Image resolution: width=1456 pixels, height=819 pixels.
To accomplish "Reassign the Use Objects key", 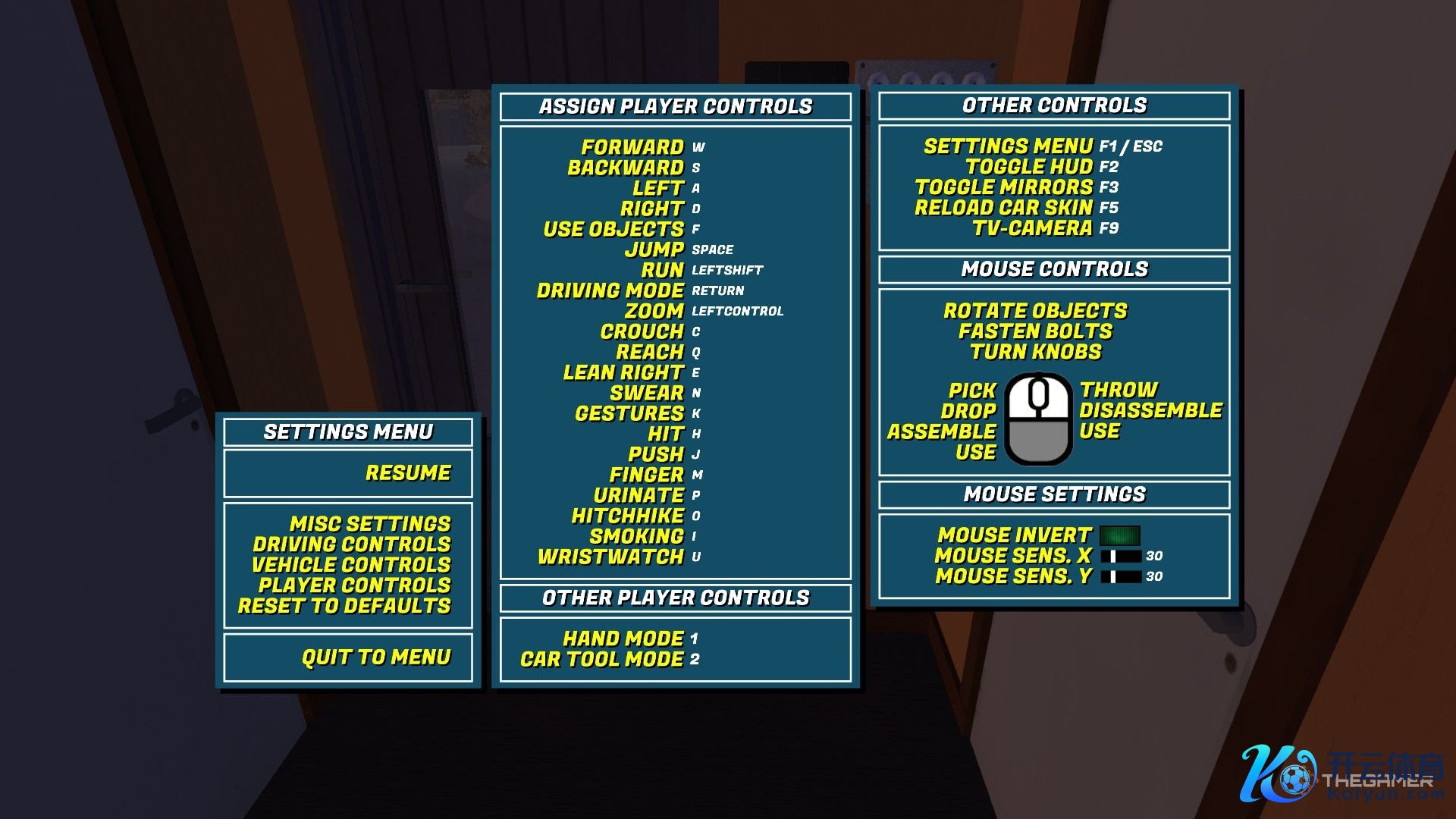I will 696,230.
